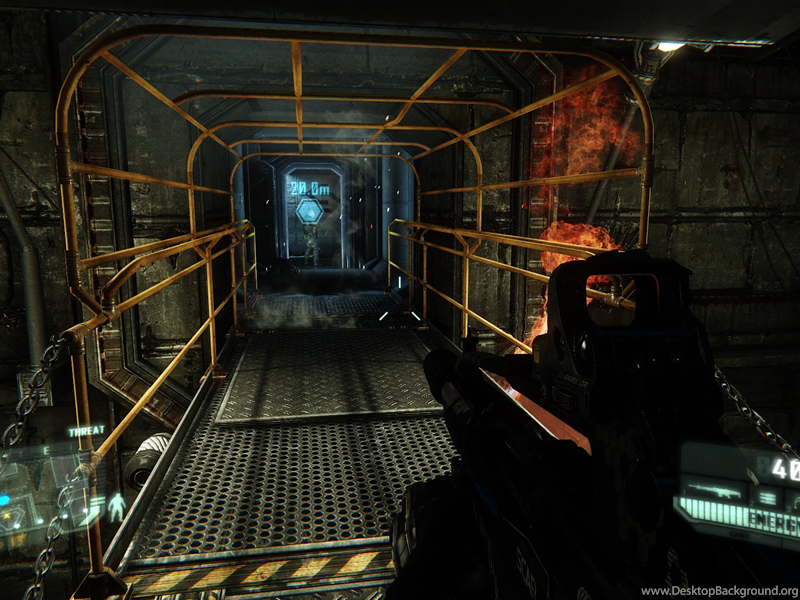
Task: Click the fire mode bars icon
Action: click(x=766, y=496)
